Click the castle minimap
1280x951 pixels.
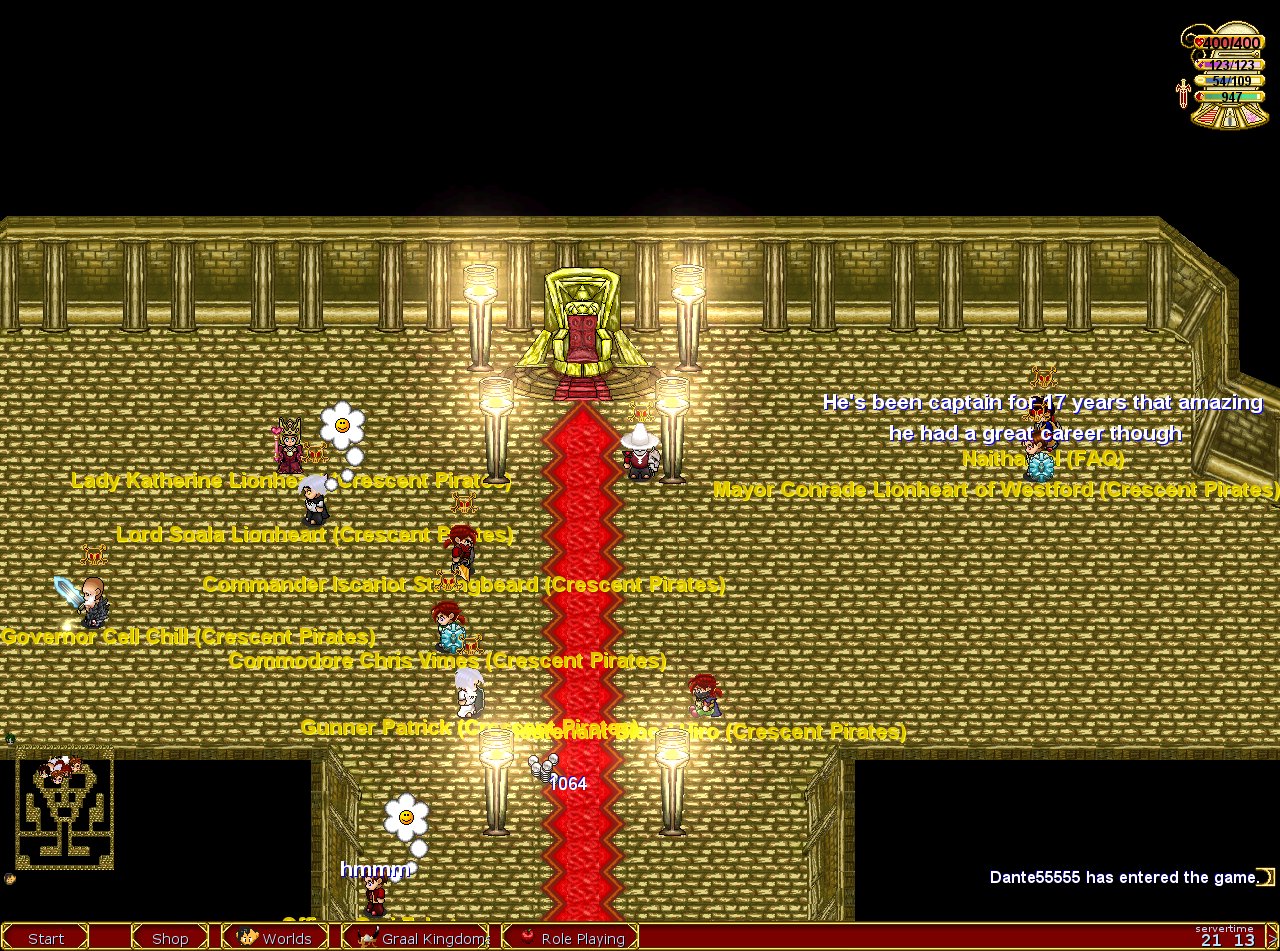point(64,812)
